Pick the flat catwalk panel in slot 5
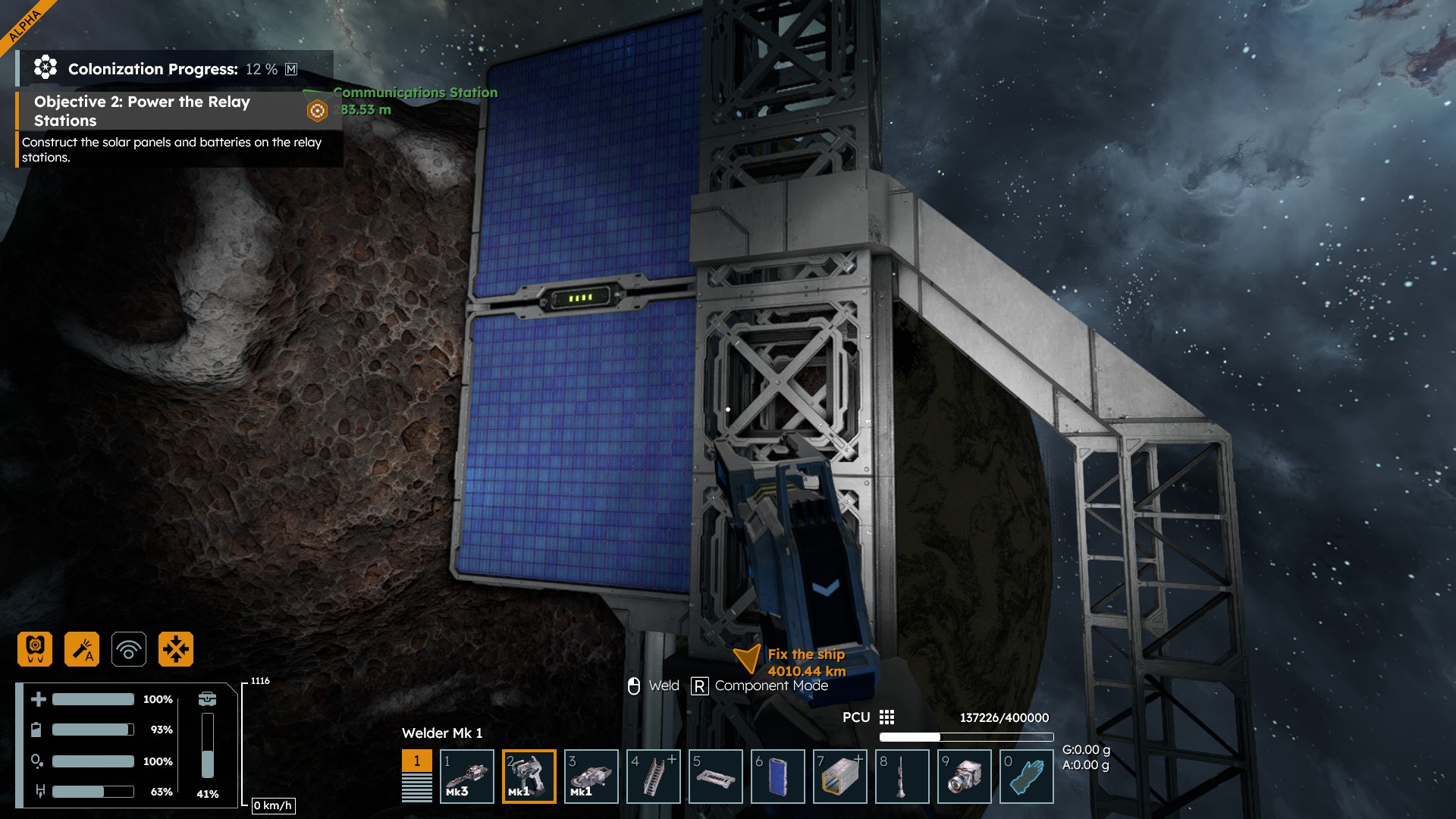This screenshot has width=1456, height=819. [715, 776]
